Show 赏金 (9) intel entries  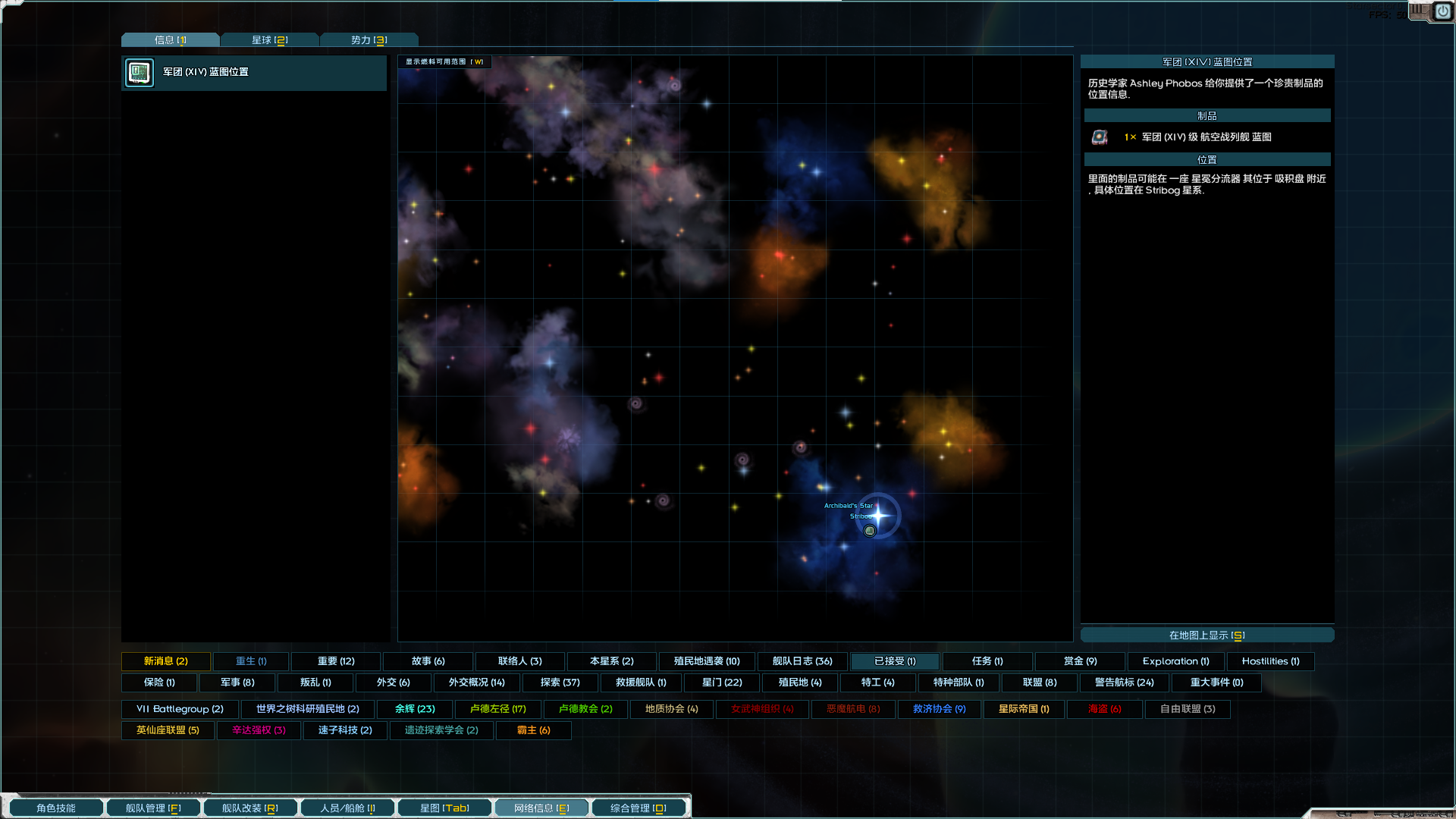[1080, 661]
